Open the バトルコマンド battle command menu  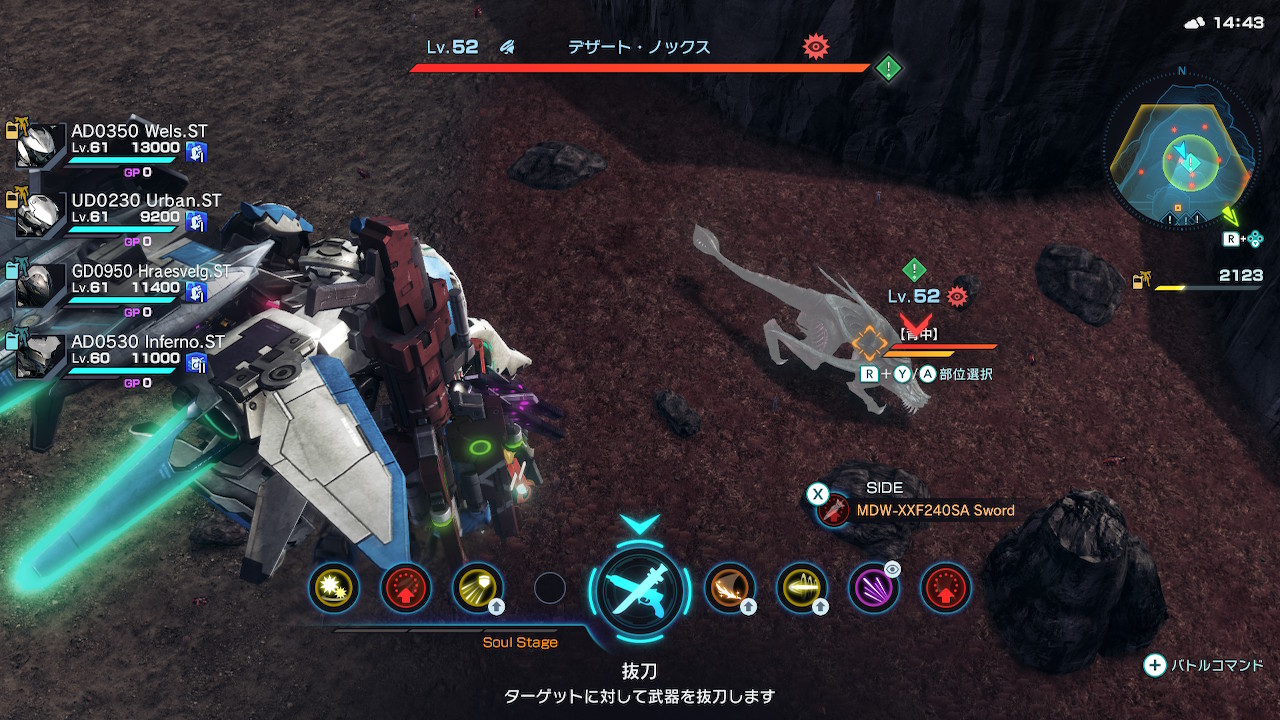click(1204, 665)
